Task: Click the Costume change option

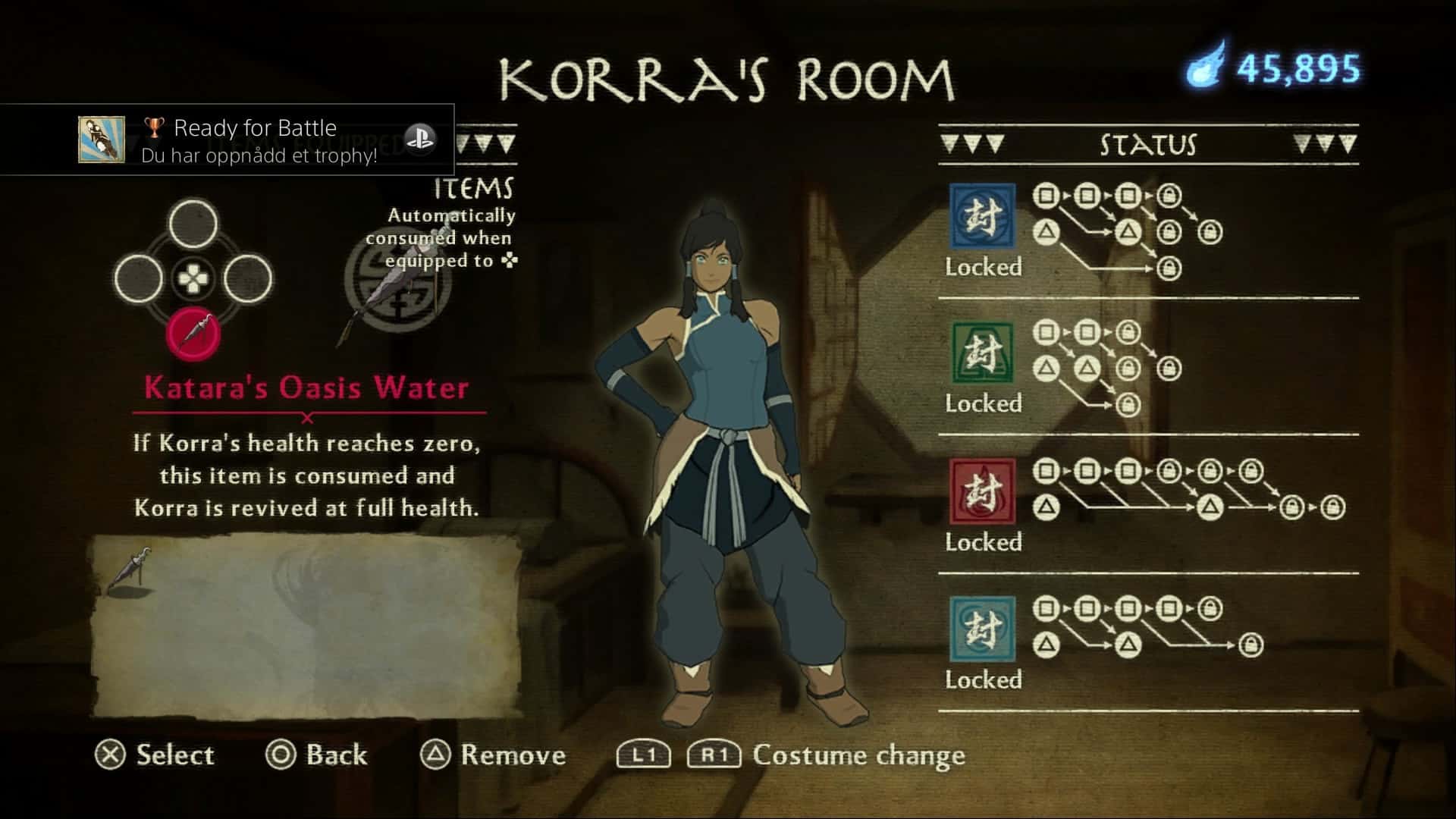Action: point(857,755)
